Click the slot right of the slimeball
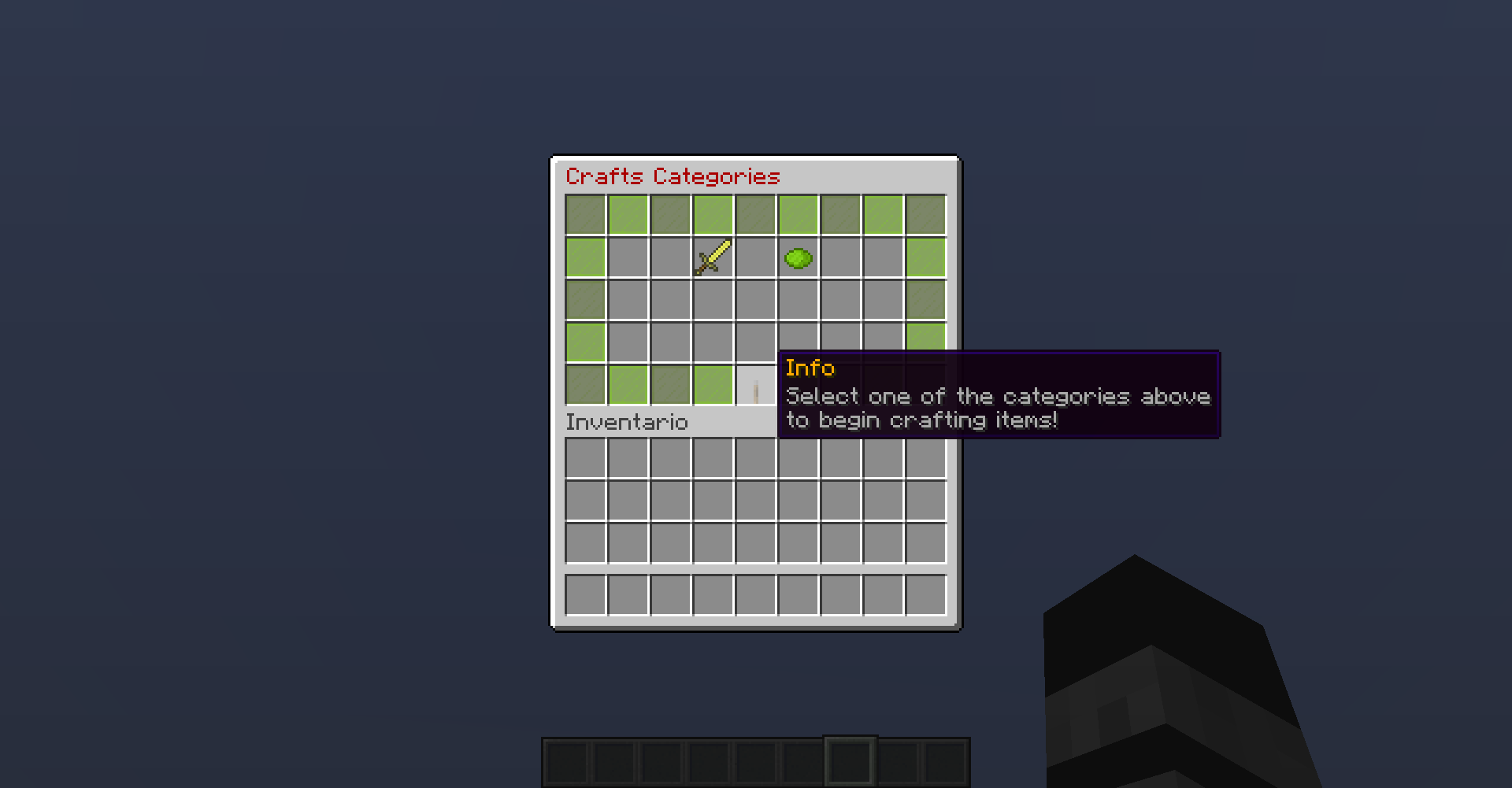The height and width of the screenshot is (788, 1512). 840,257
